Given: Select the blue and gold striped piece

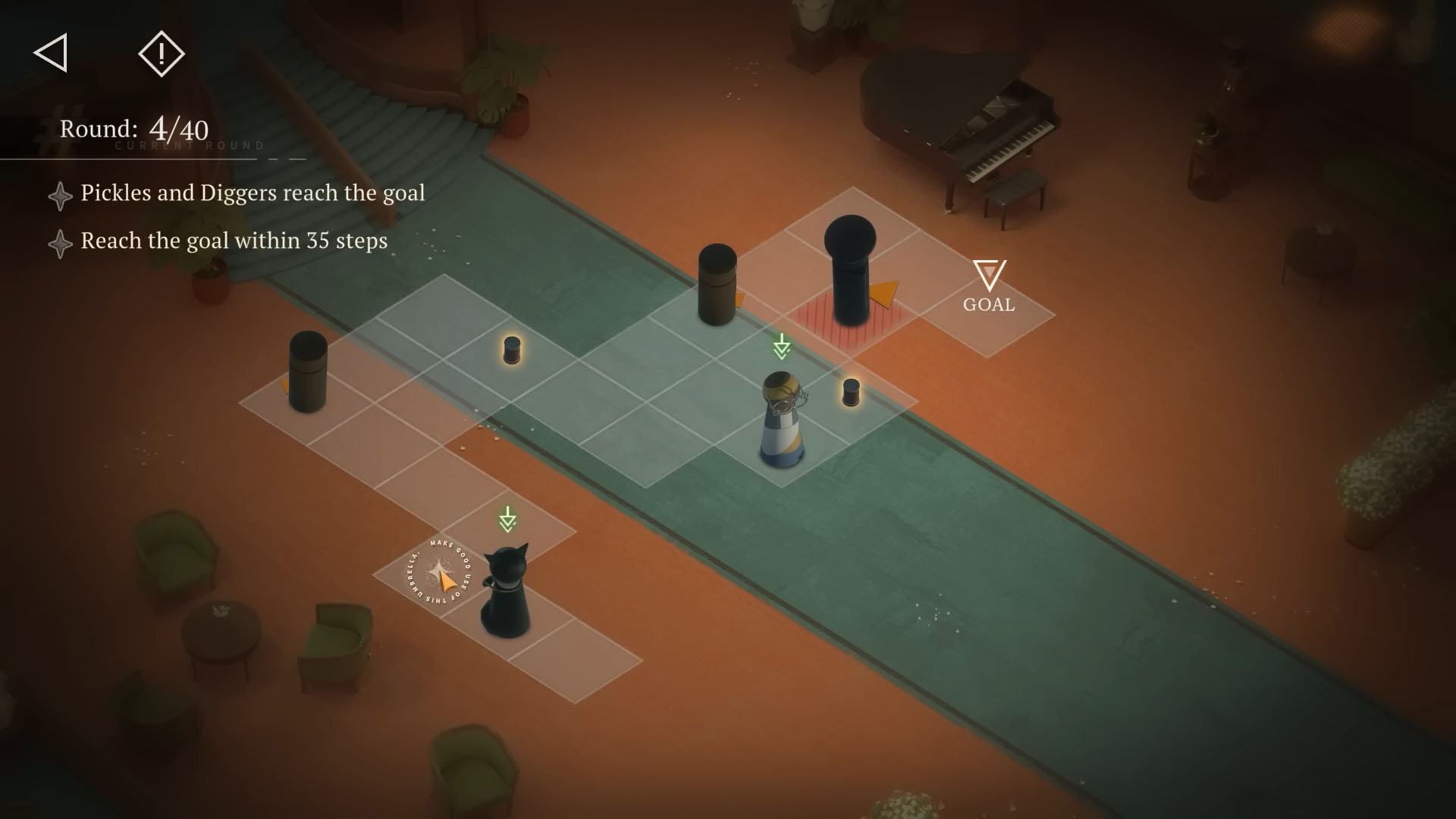Looking at the screenshot, I should pyautogui.click(x=782, y=419).
